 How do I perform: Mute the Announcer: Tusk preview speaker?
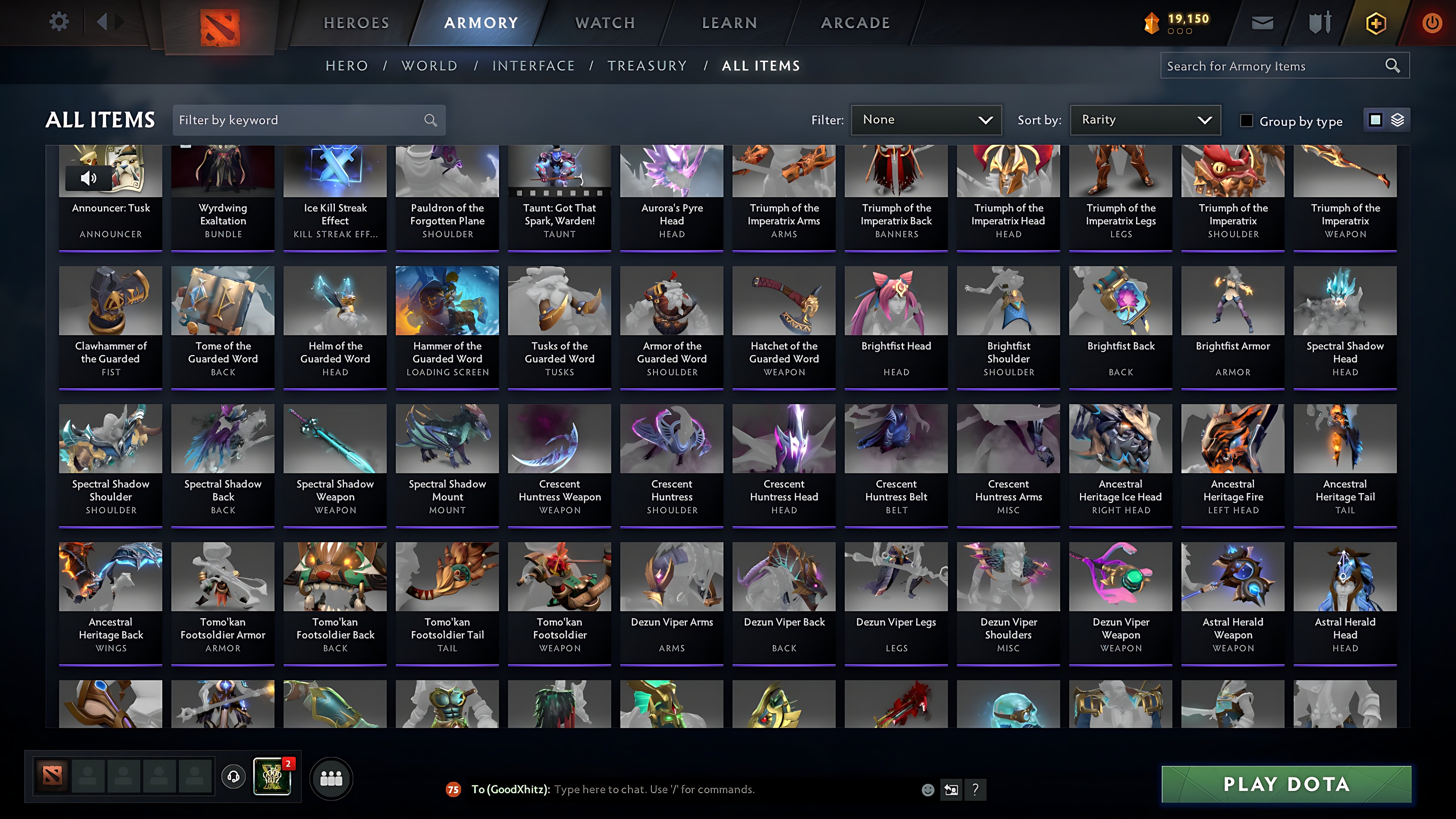tap(88, 178)
